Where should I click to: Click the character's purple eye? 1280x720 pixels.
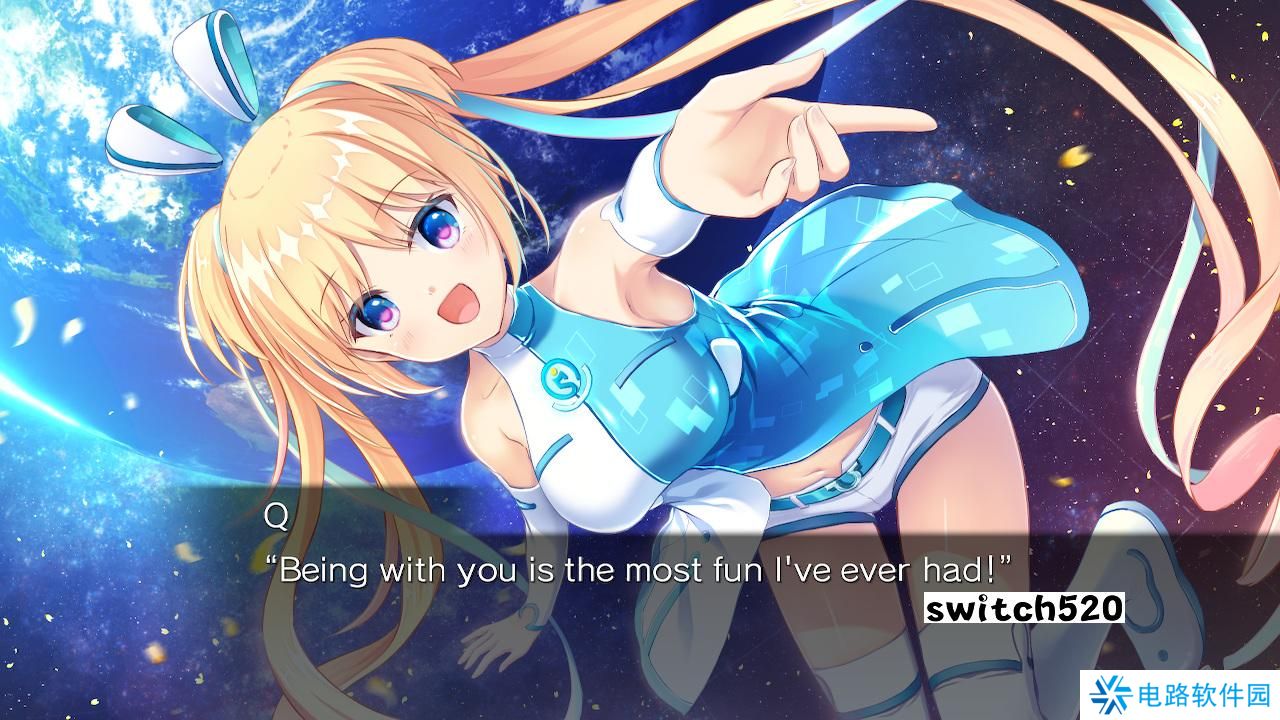coord(440,230)
